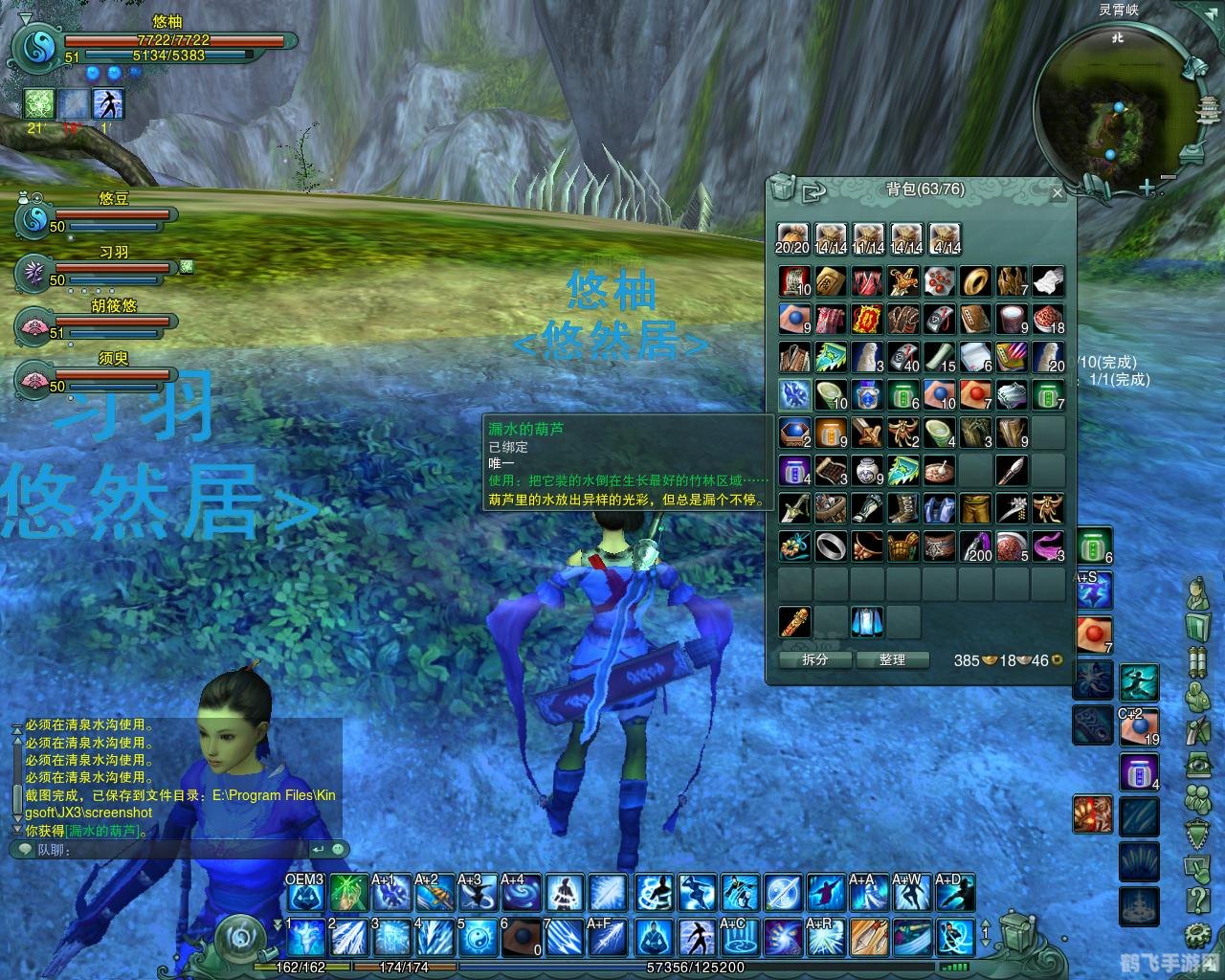Select the first bag slot showing 20/20
This screenshot has width=1225, height=980.
(x=792, y=238)
